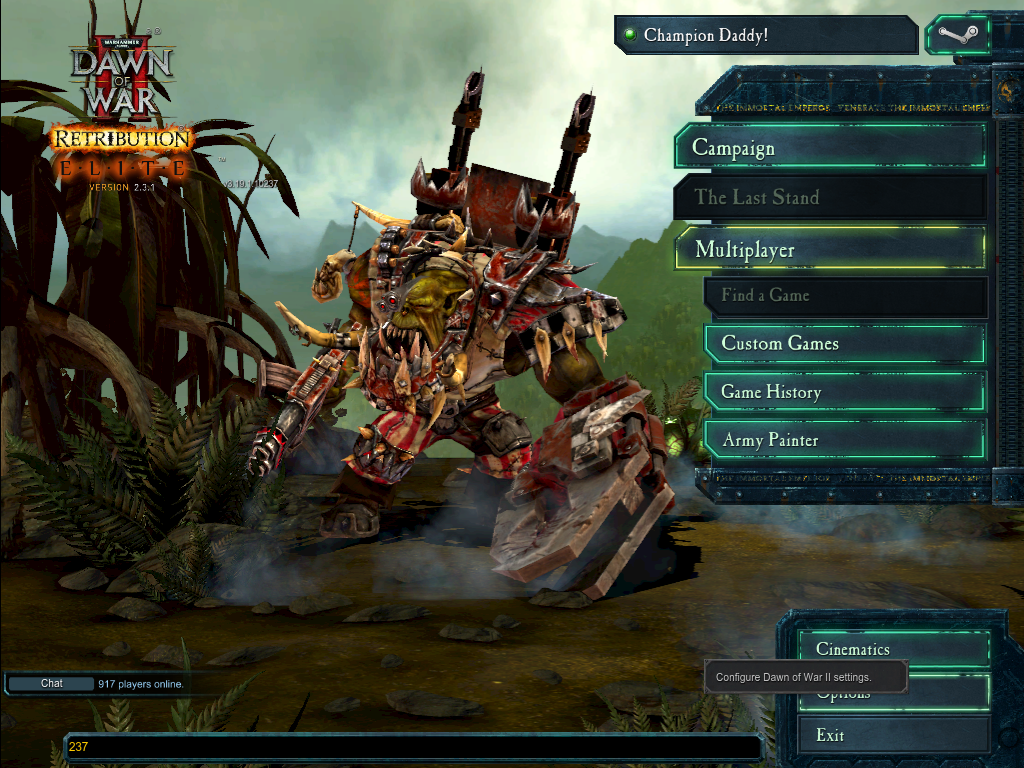Click the chat text input field
This screenshot has height=768, width=1024.
point(412,746)
